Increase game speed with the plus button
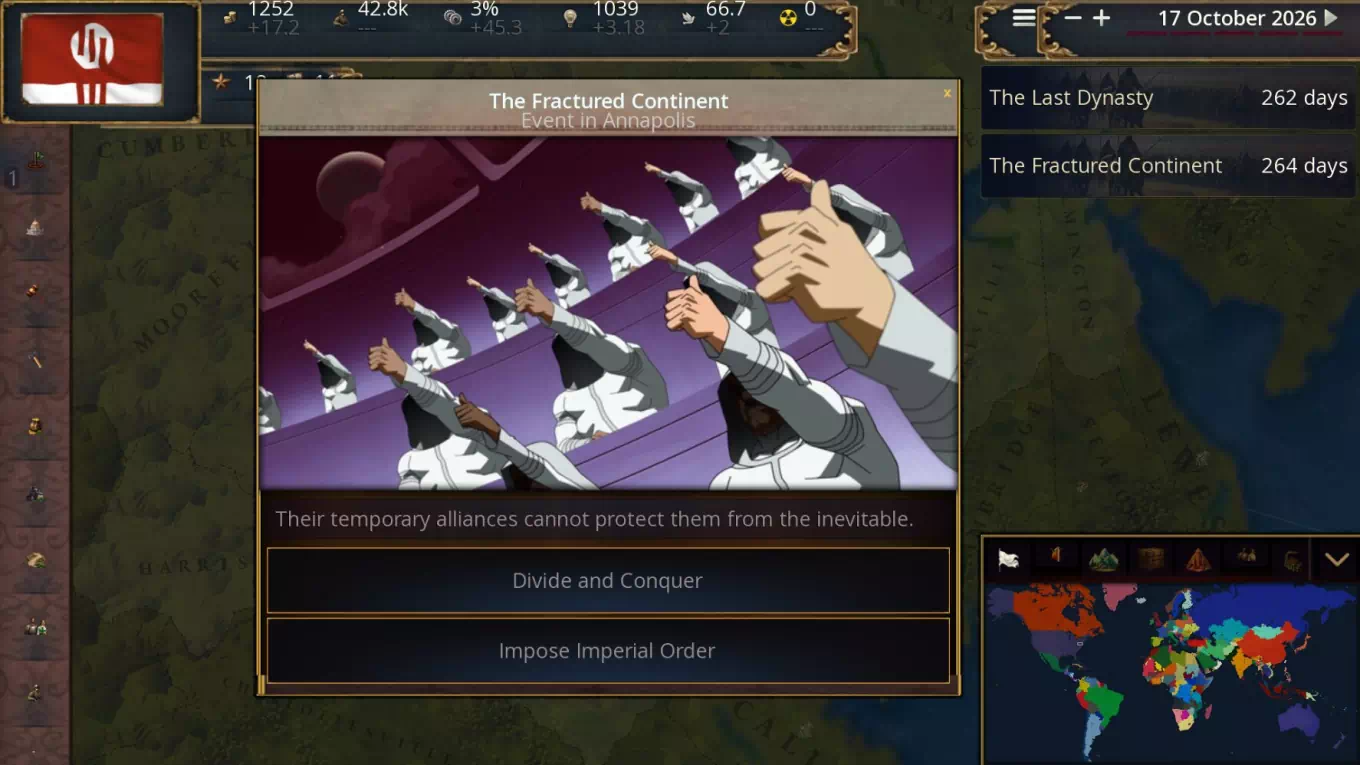Screen dimensions: 1360x765 tap(1101, 18)
